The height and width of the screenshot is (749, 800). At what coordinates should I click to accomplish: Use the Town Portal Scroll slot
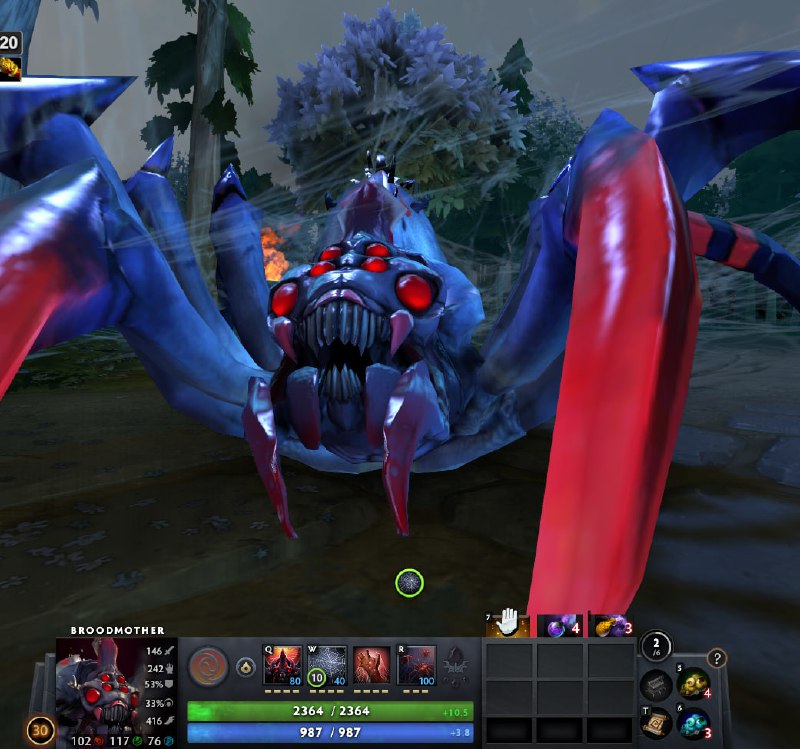pyautogui.click(x=656, y=722)
